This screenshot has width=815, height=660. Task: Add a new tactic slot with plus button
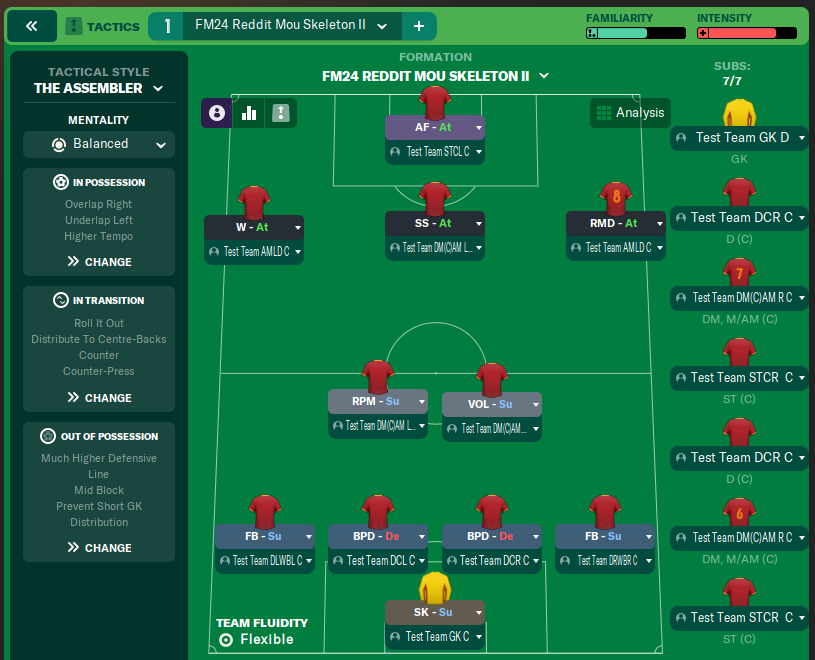click(418, 26)
